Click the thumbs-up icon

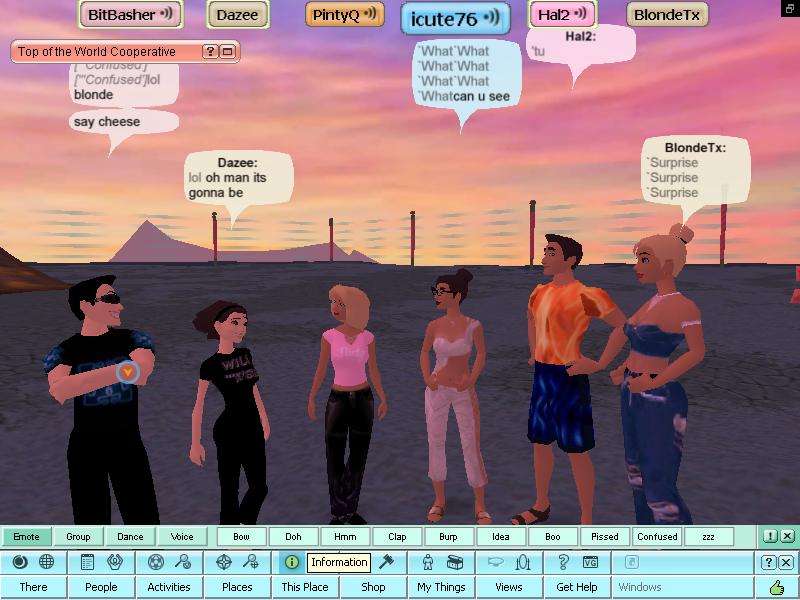(776, 587)
